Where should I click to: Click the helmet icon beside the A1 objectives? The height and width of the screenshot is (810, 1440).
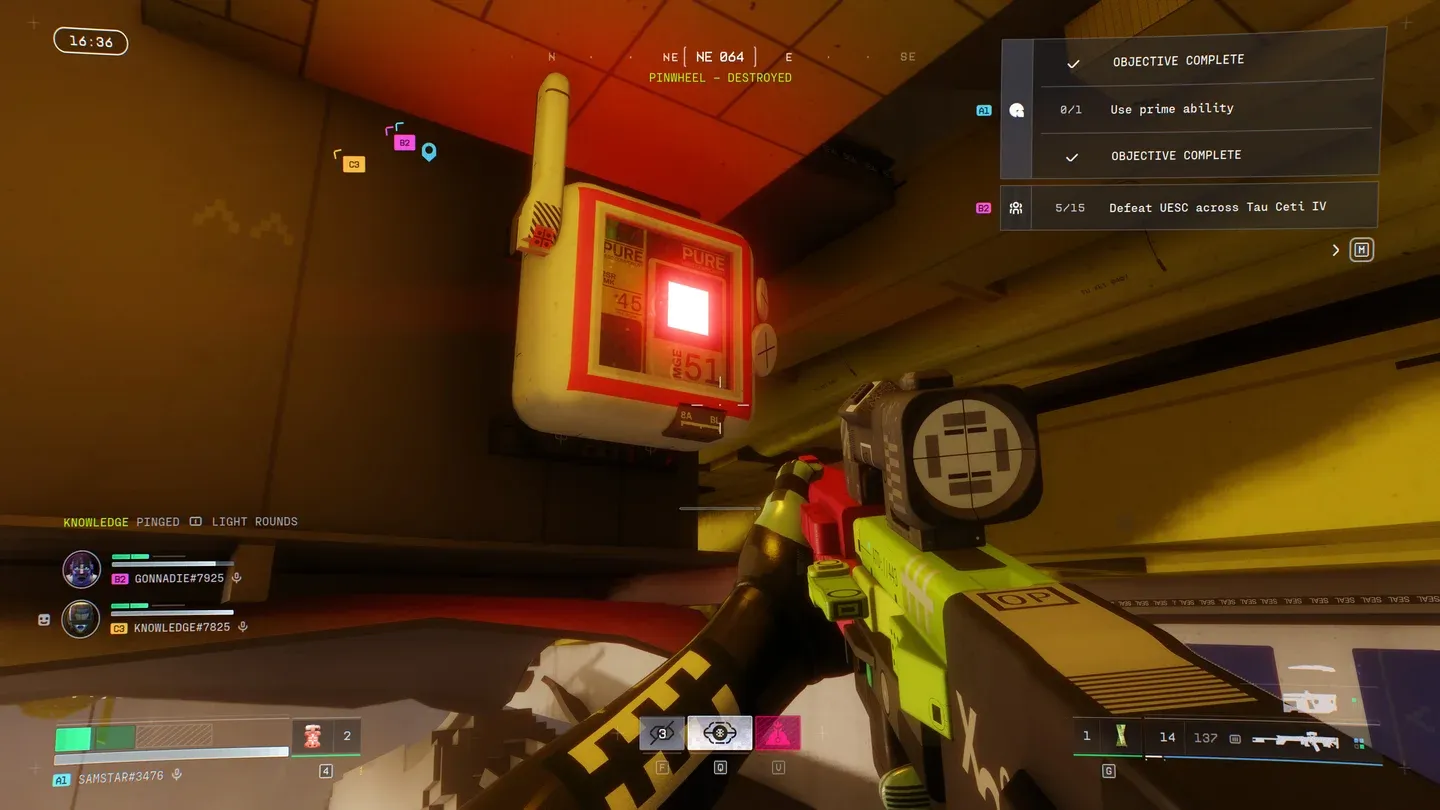[1017, 110]
